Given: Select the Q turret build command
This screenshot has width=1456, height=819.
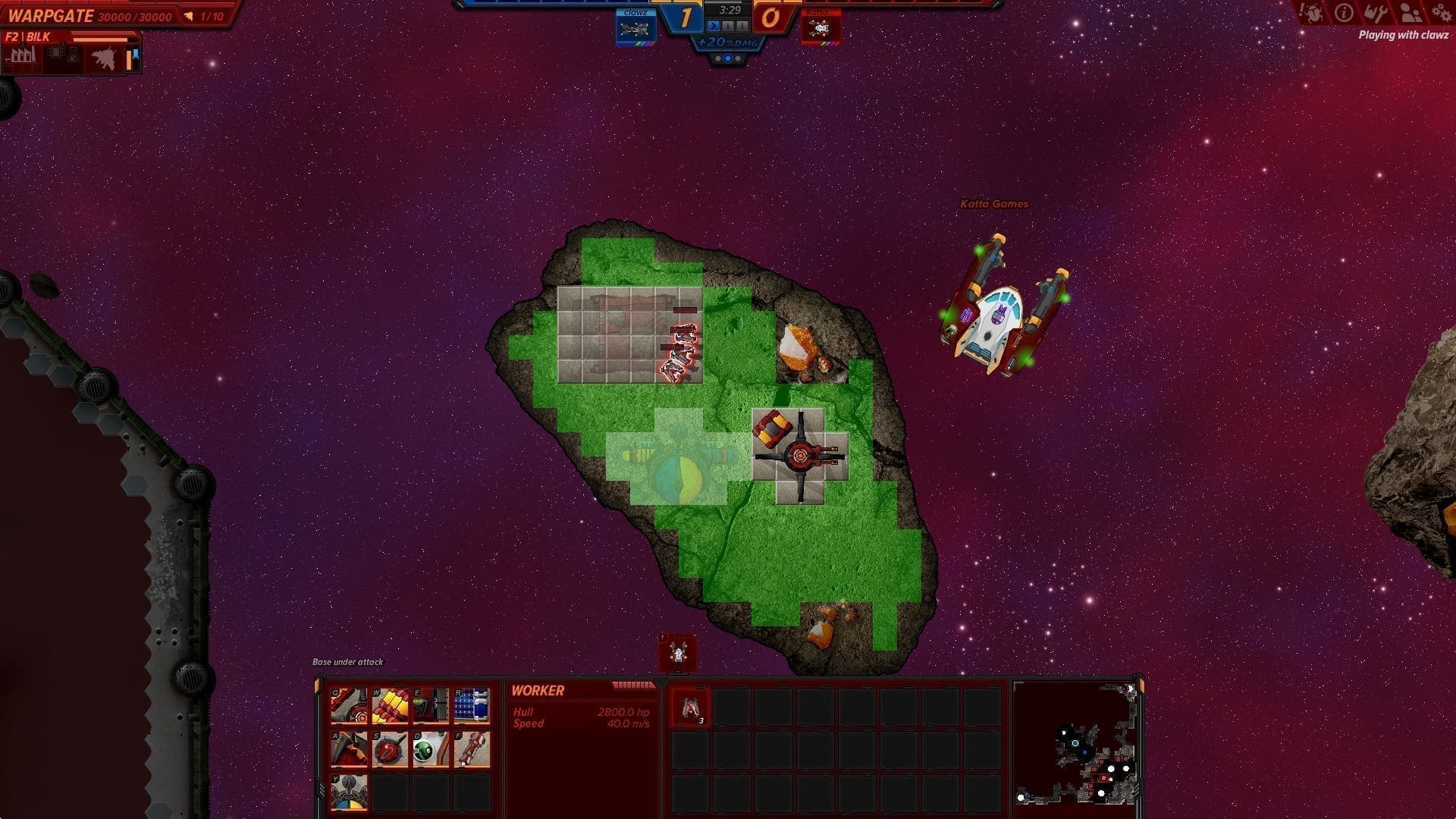Looking at the screenshot, I should [349, 707].
